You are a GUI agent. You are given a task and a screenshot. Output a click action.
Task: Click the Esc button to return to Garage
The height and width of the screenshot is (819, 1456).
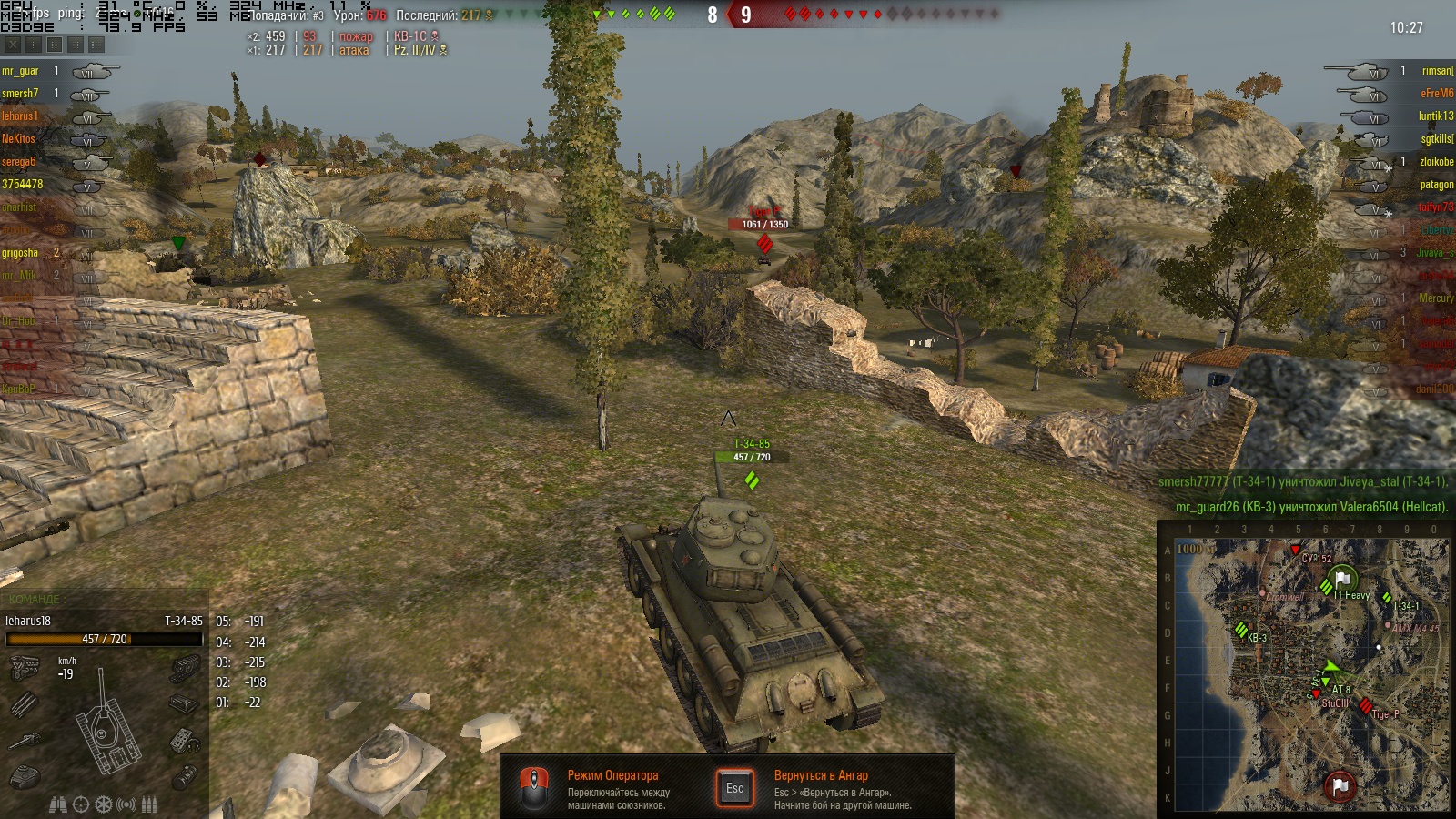pyautogui.click(x=734, y=788)
